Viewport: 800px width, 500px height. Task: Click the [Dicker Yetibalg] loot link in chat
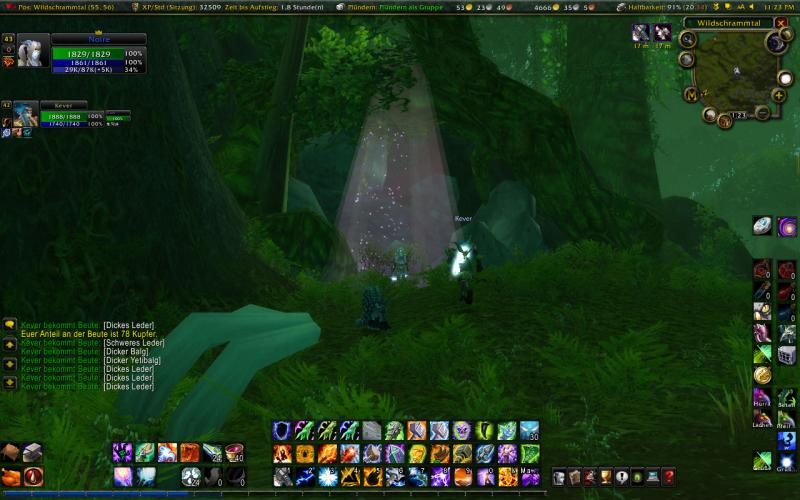click(x=132, y=360)
